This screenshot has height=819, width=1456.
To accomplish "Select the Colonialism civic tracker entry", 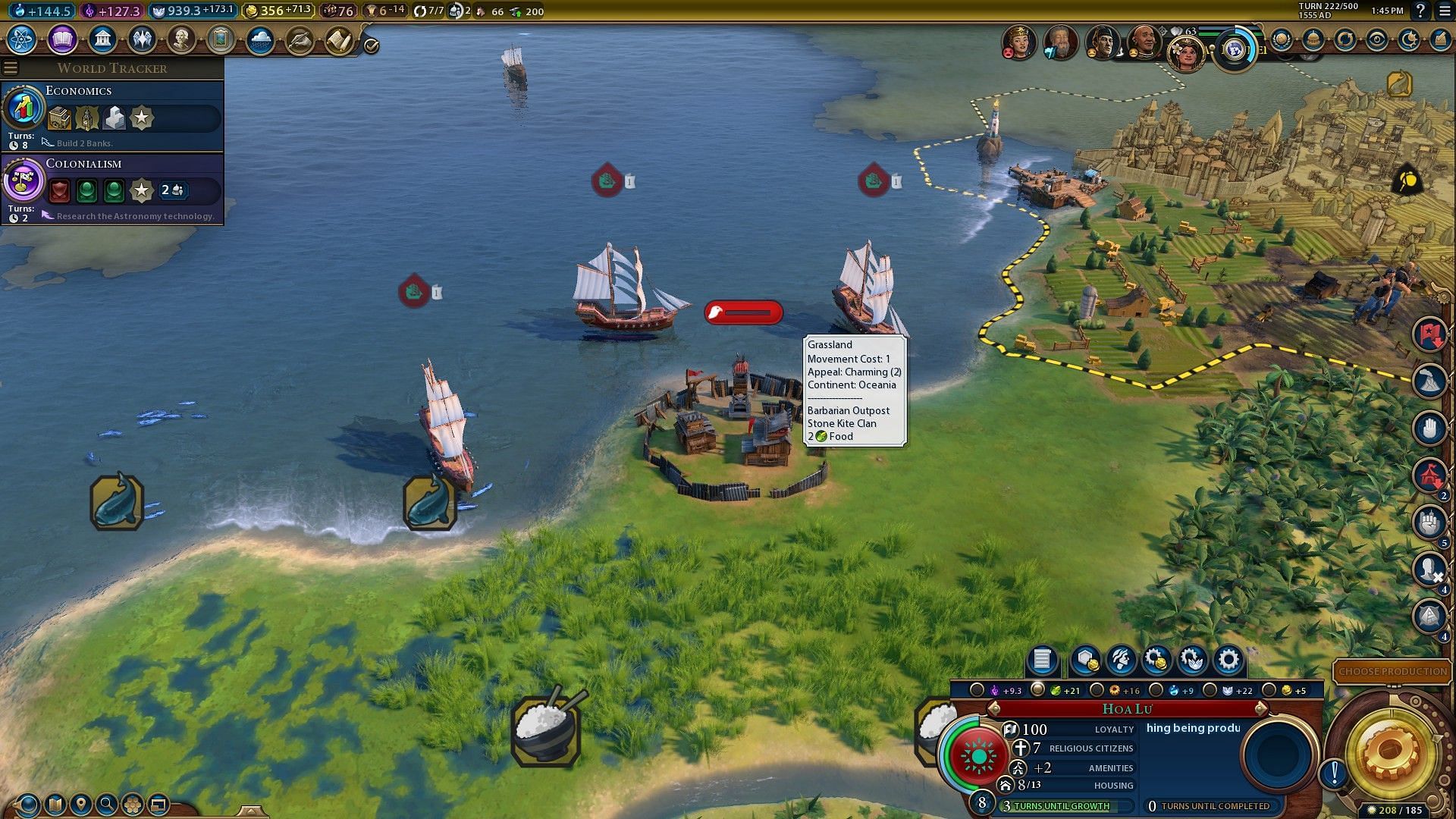I will pos(112,188).
